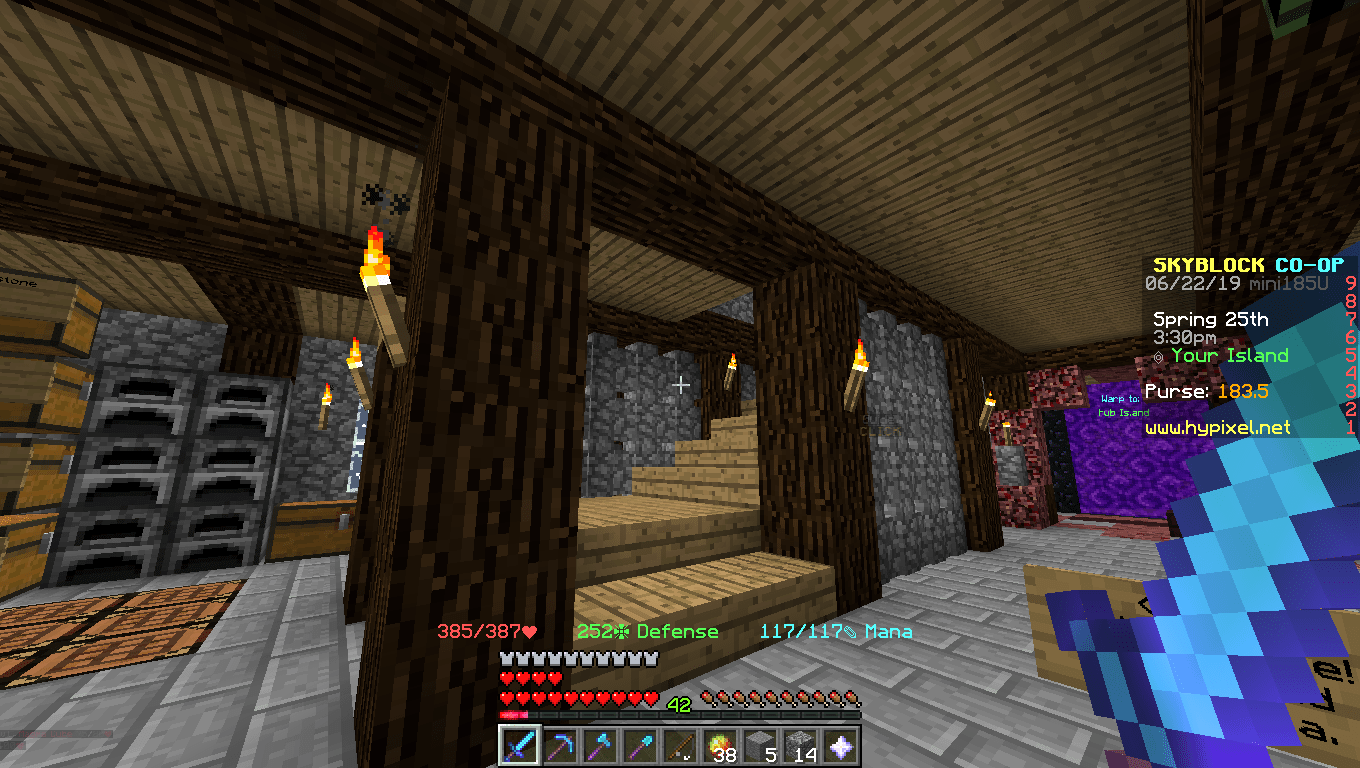1360x768 pixels.
Task: Select the nether star in the last hotbar slot
Action: tap(843, 746)
